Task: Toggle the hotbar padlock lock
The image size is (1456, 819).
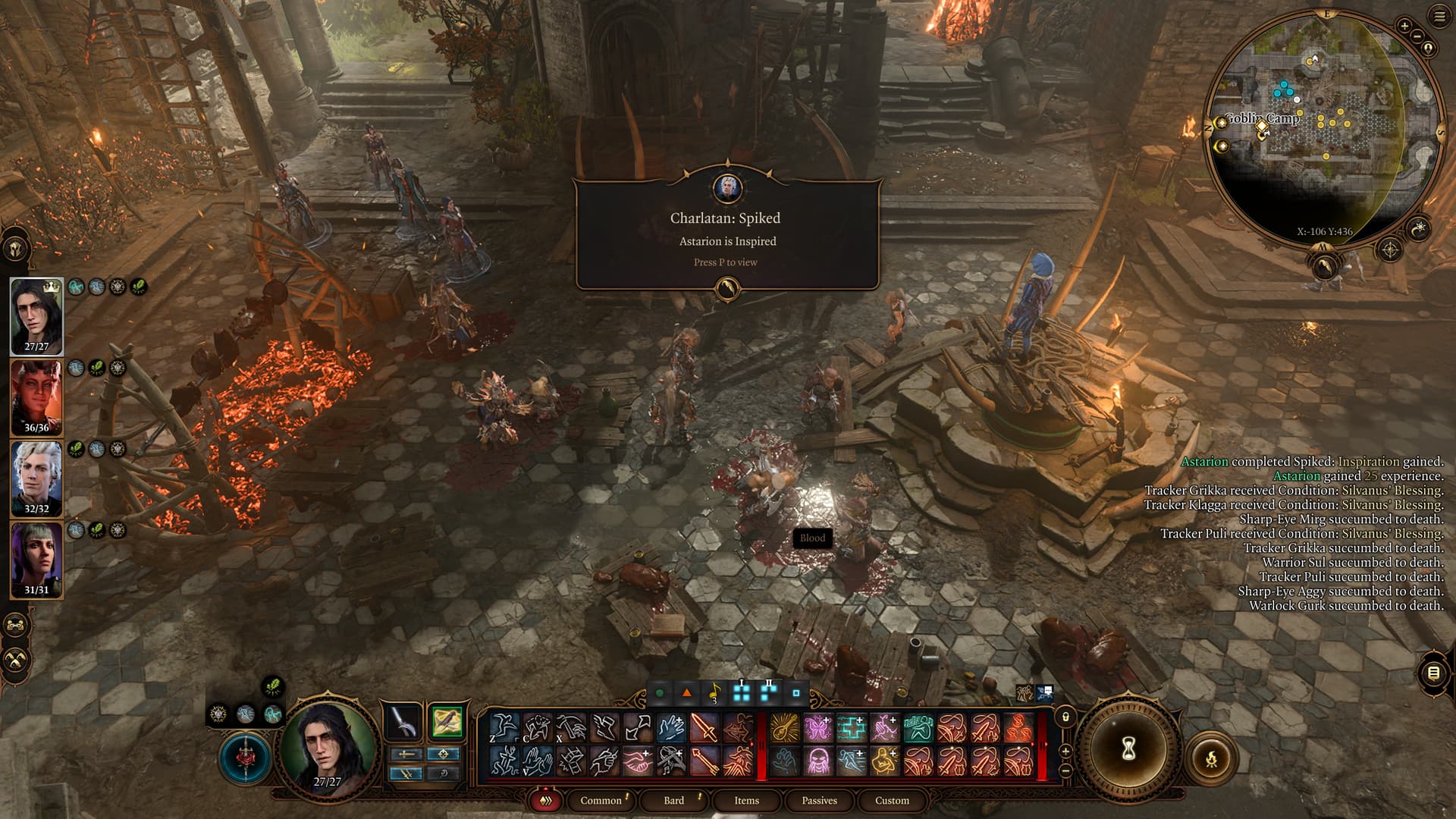Action: coord(1065,717)
